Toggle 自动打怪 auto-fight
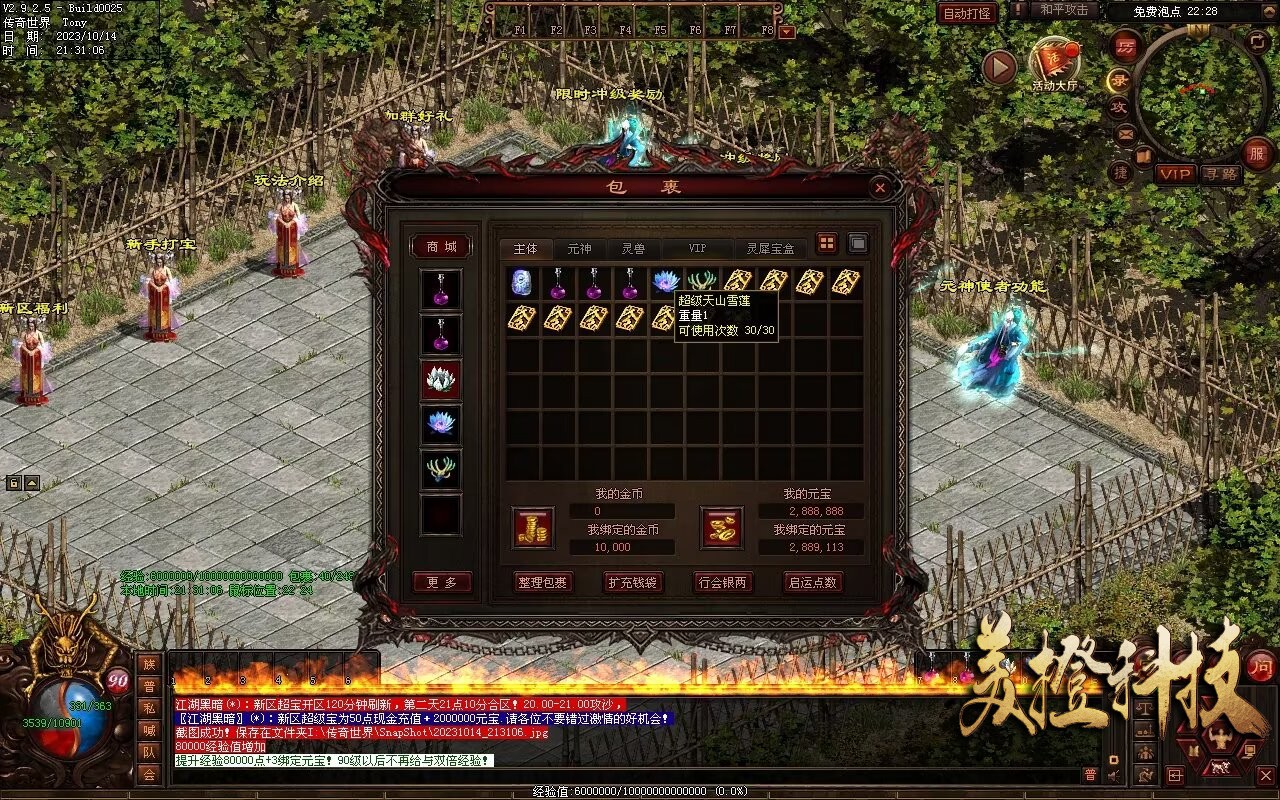The height and width of the screenshot is (800, 1280). coord(967,13)
